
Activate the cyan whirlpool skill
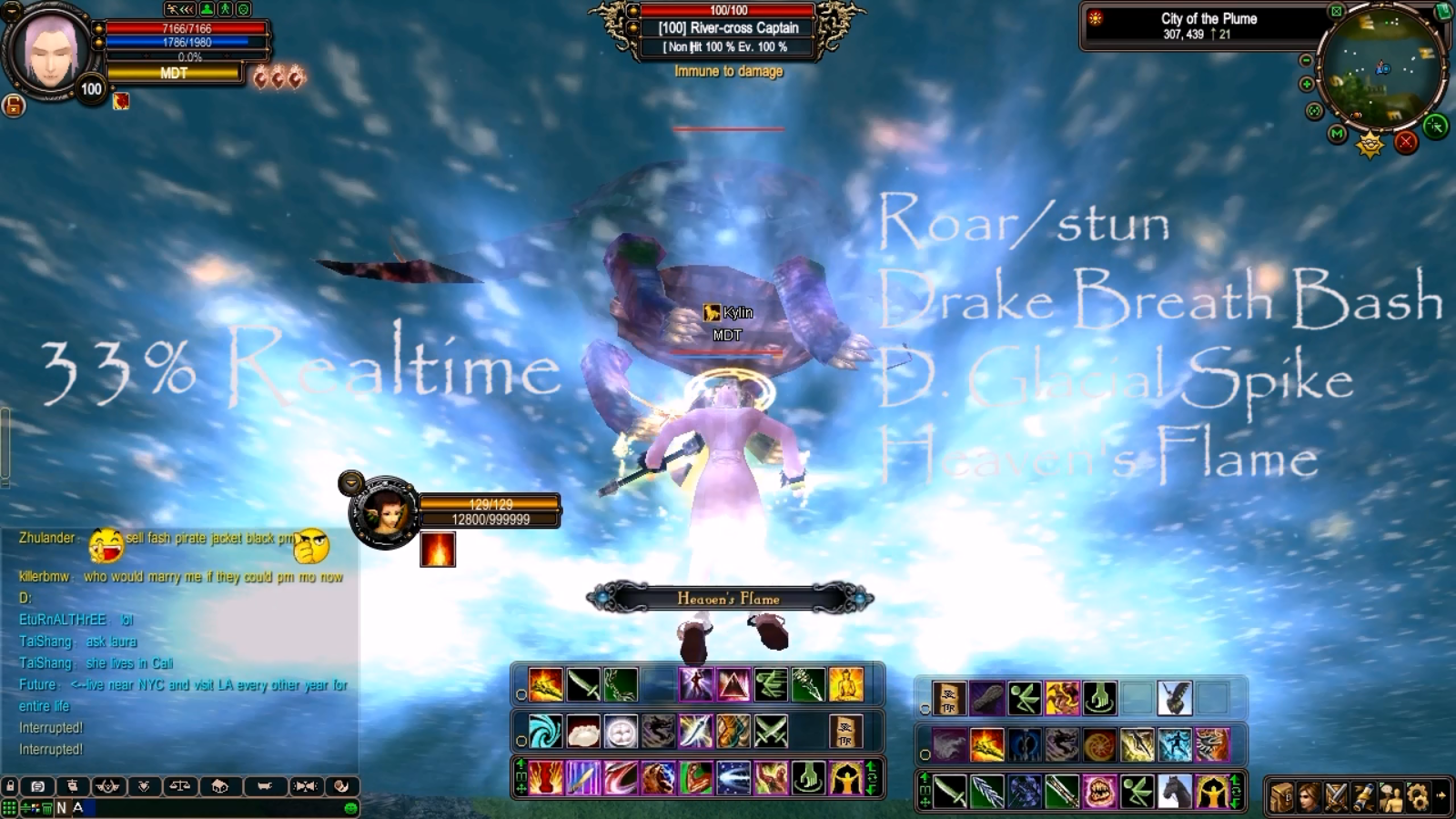click(x=545, y=732)
